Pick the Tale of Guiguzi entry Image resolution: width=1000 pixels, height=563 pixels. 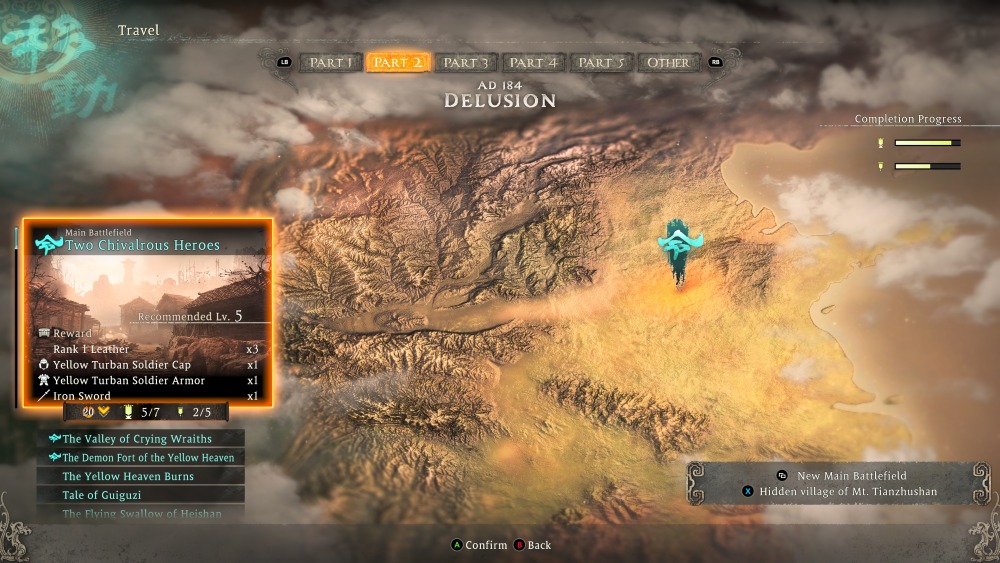click(140, 495)
